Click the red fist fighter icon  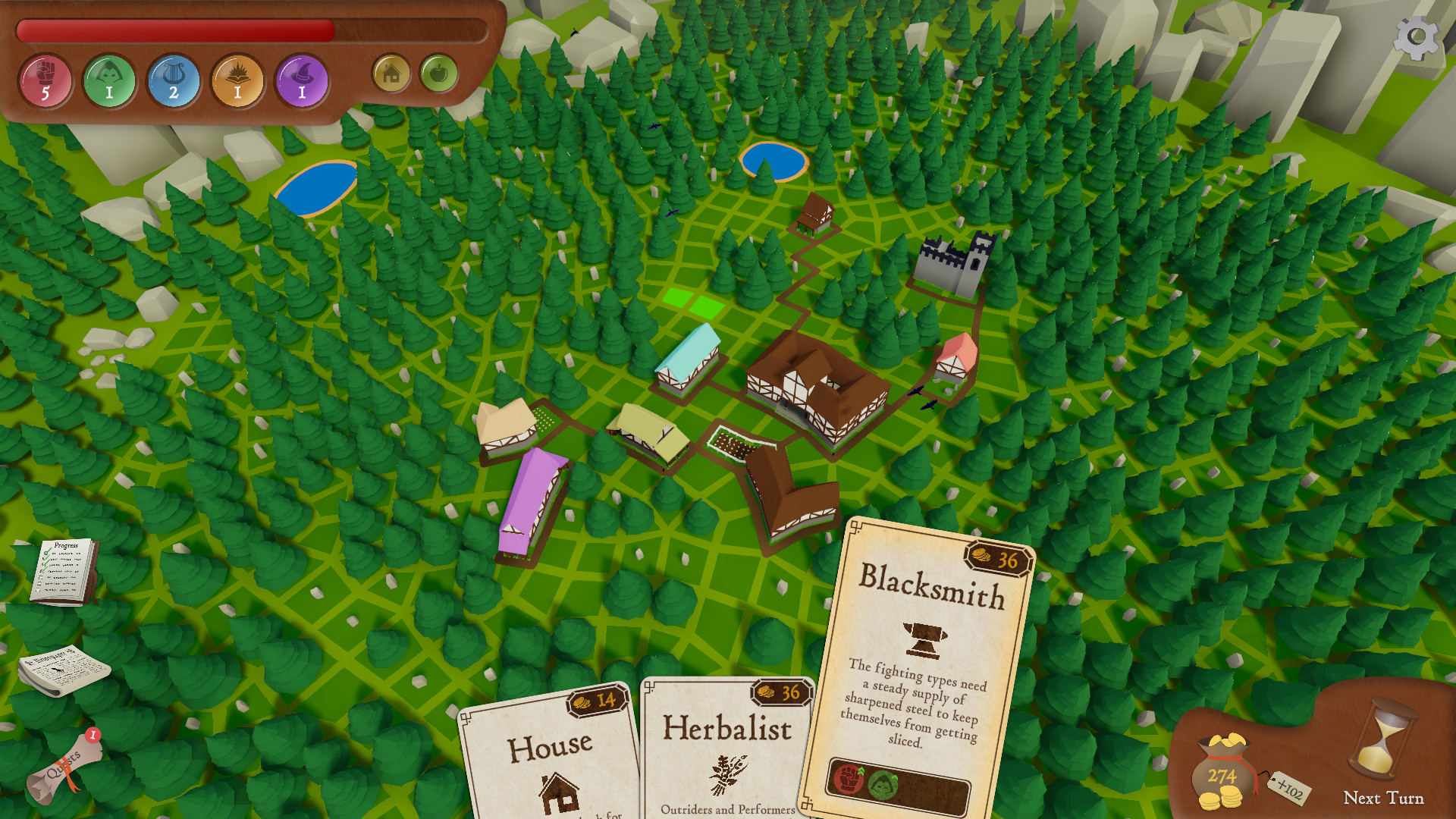[45, 81]
